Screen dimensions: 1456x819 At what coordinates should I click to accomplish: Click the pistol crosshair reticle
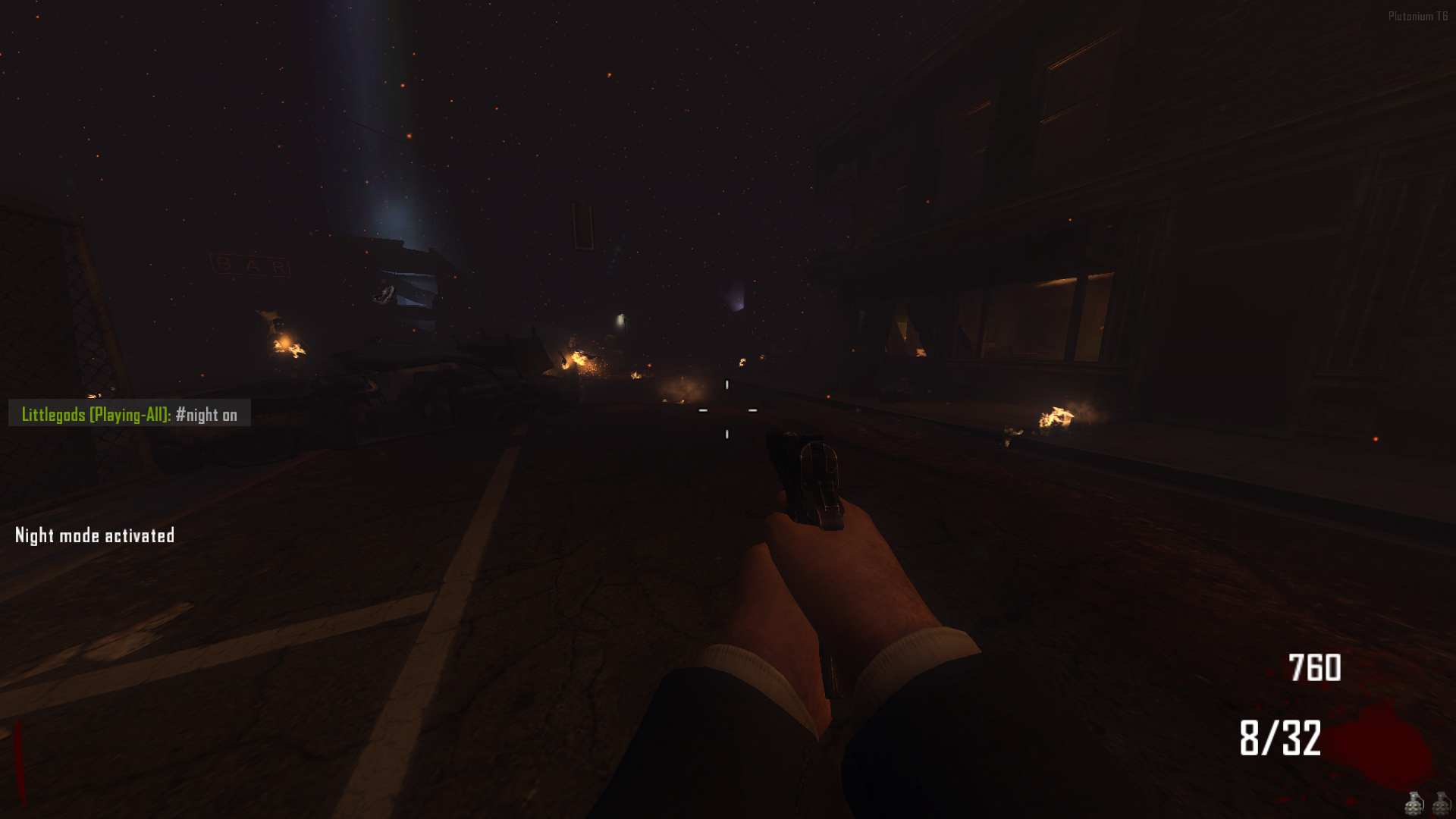coord(726,408)
